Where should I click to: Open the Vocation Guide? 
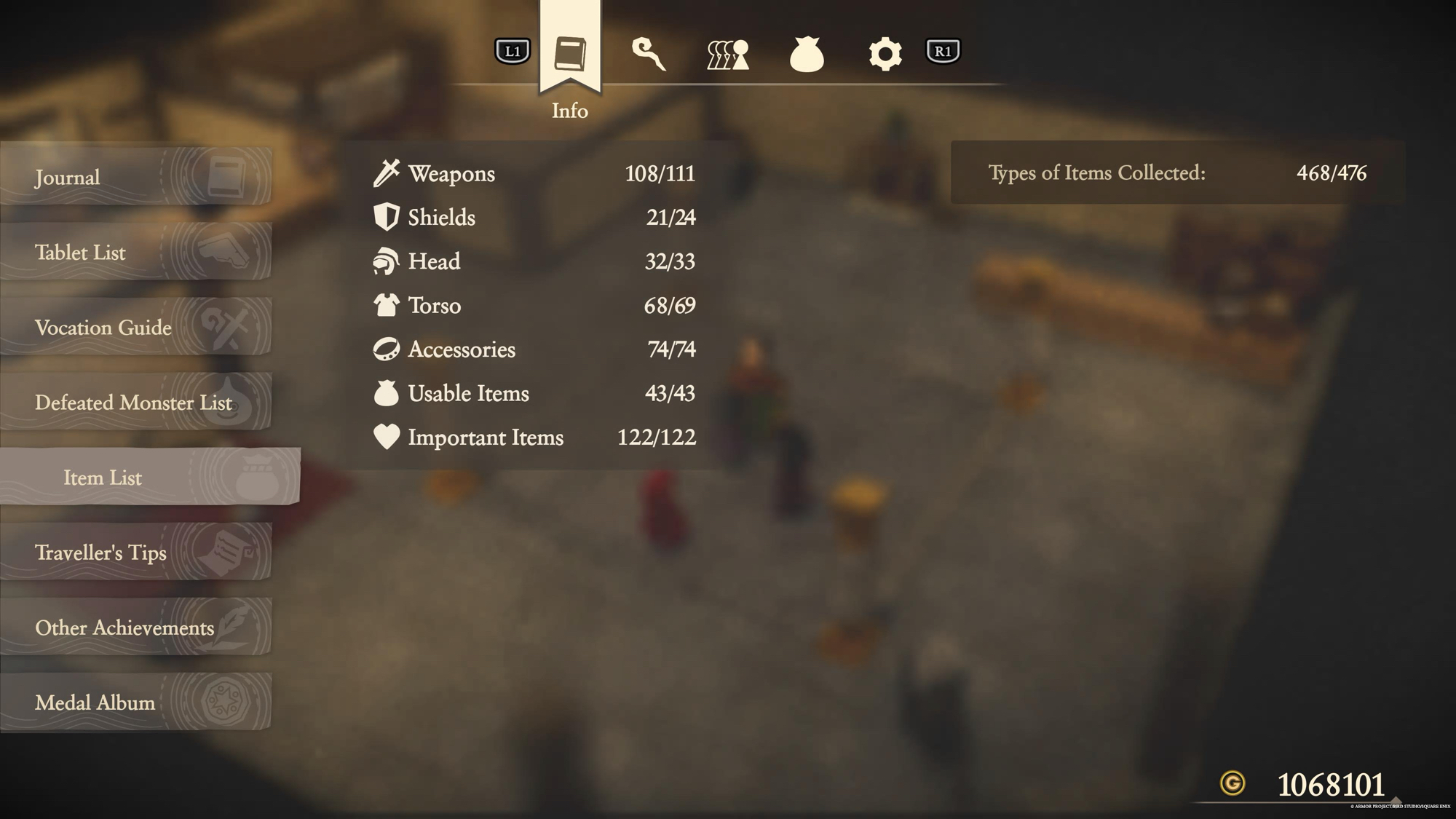pyautogui.click(x=135, y=327)
